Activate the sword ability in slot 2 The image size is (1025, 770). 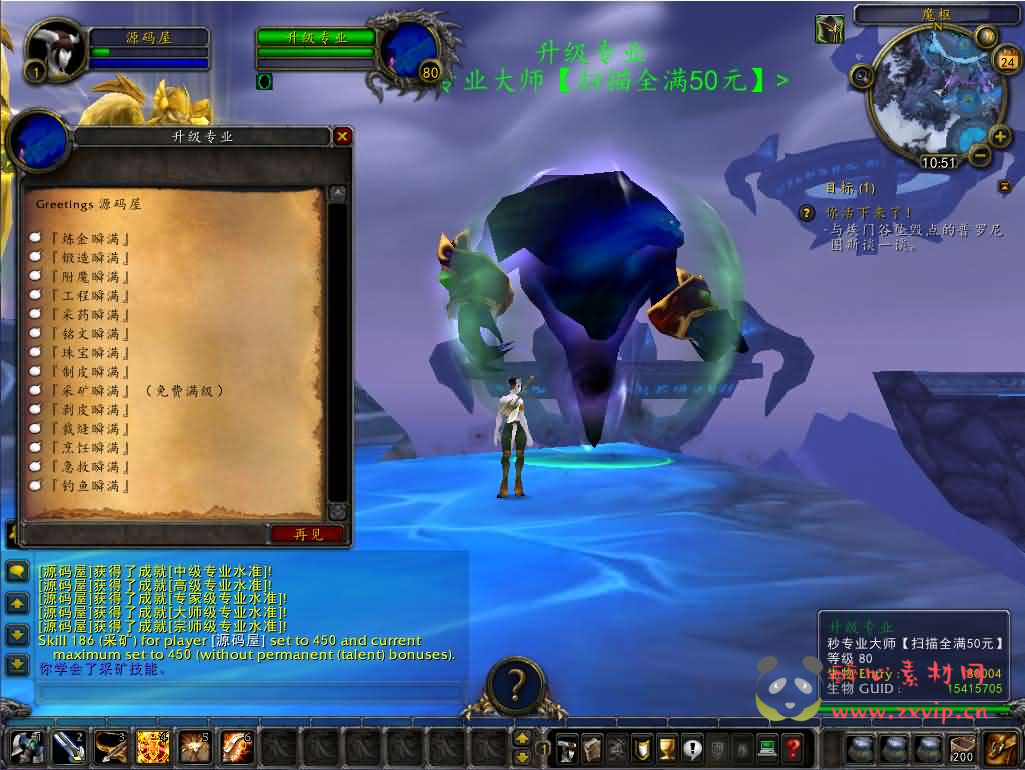coord(68,747)
